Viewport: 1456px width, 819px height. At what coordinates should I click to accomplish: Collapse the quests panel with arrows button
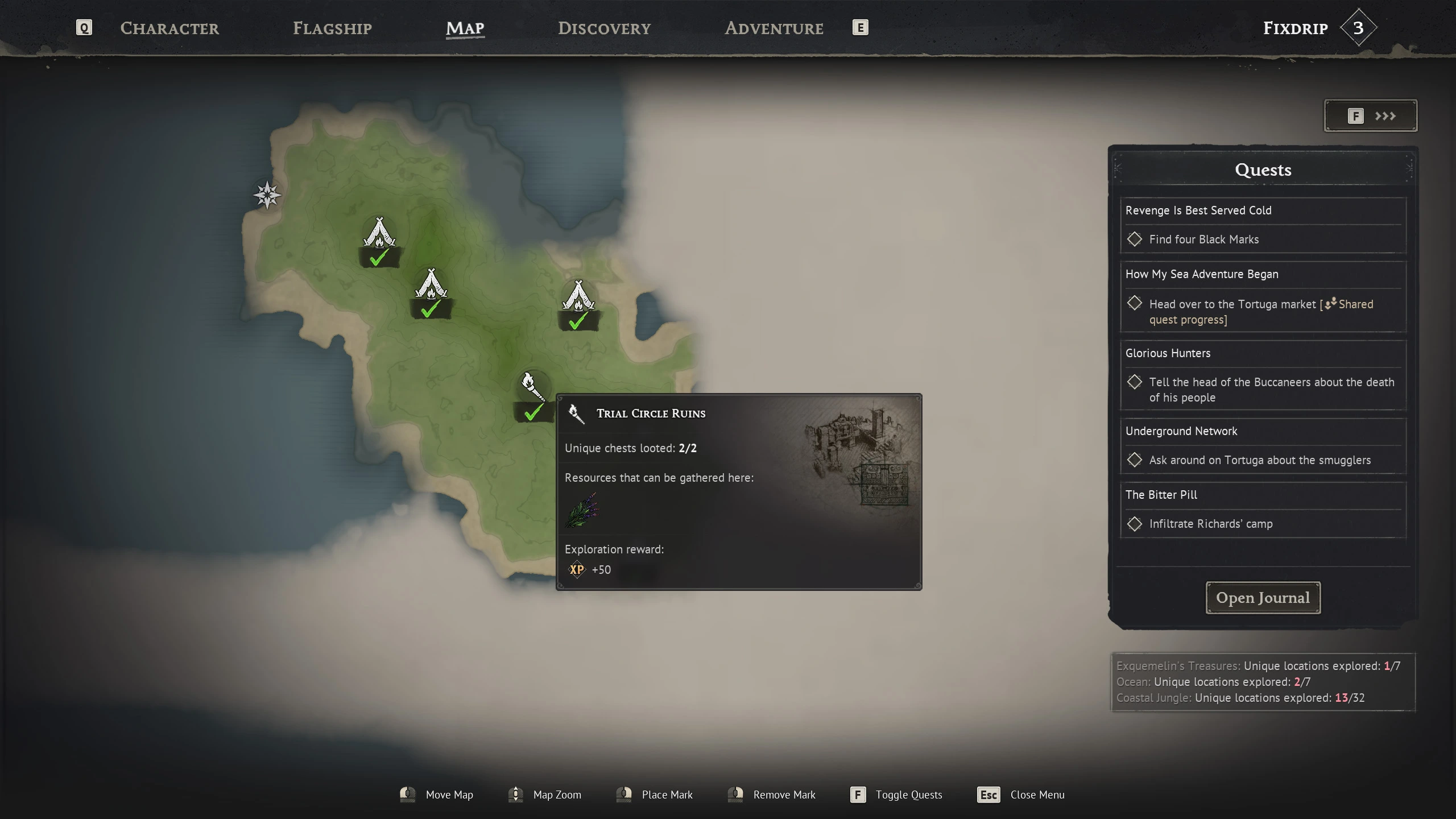[x=1370, y=116]
